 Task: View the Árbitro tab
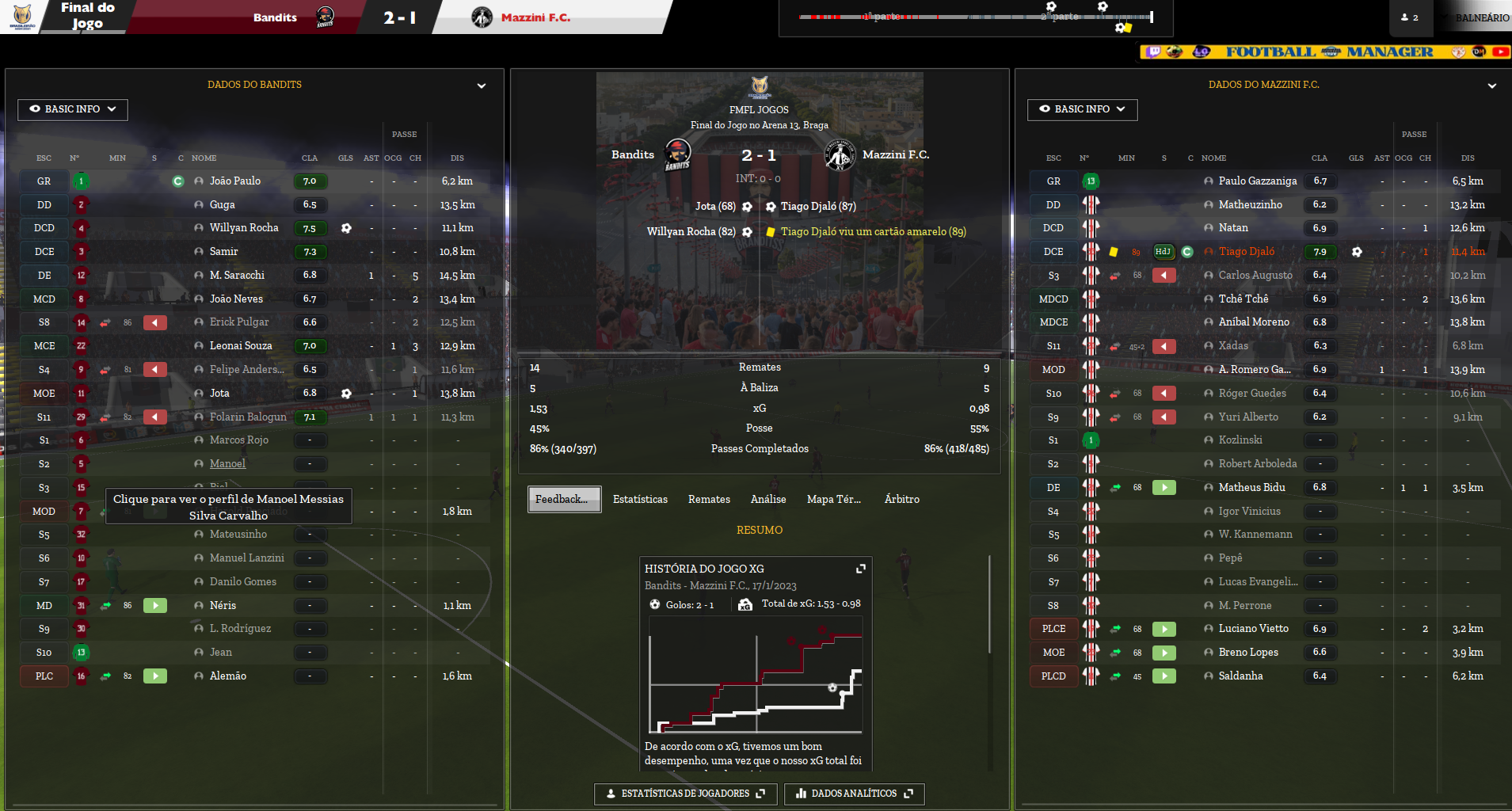click(901, 499)
